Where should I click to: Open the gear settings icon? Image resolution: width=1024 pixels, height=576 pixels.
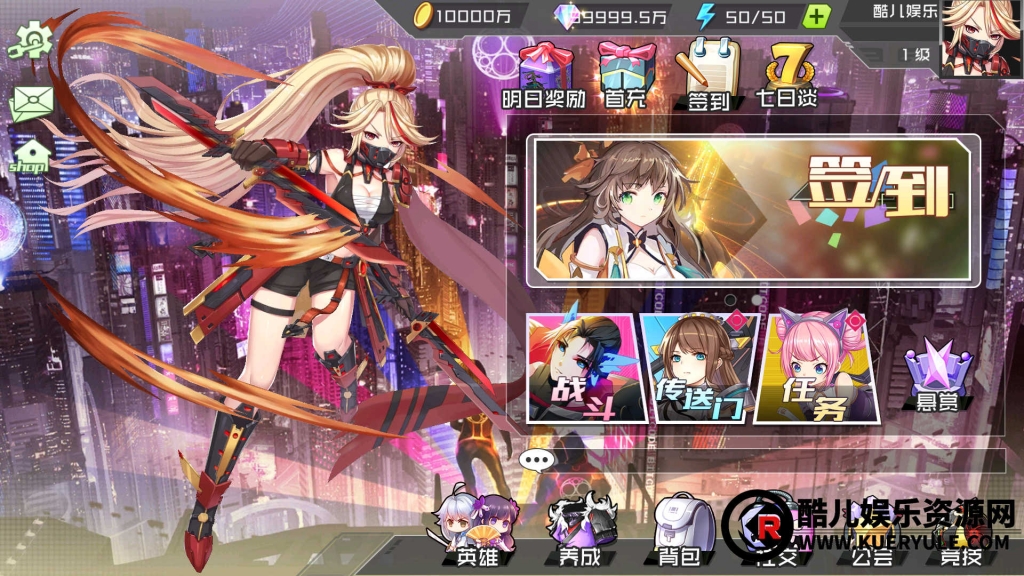click(31, 40)
